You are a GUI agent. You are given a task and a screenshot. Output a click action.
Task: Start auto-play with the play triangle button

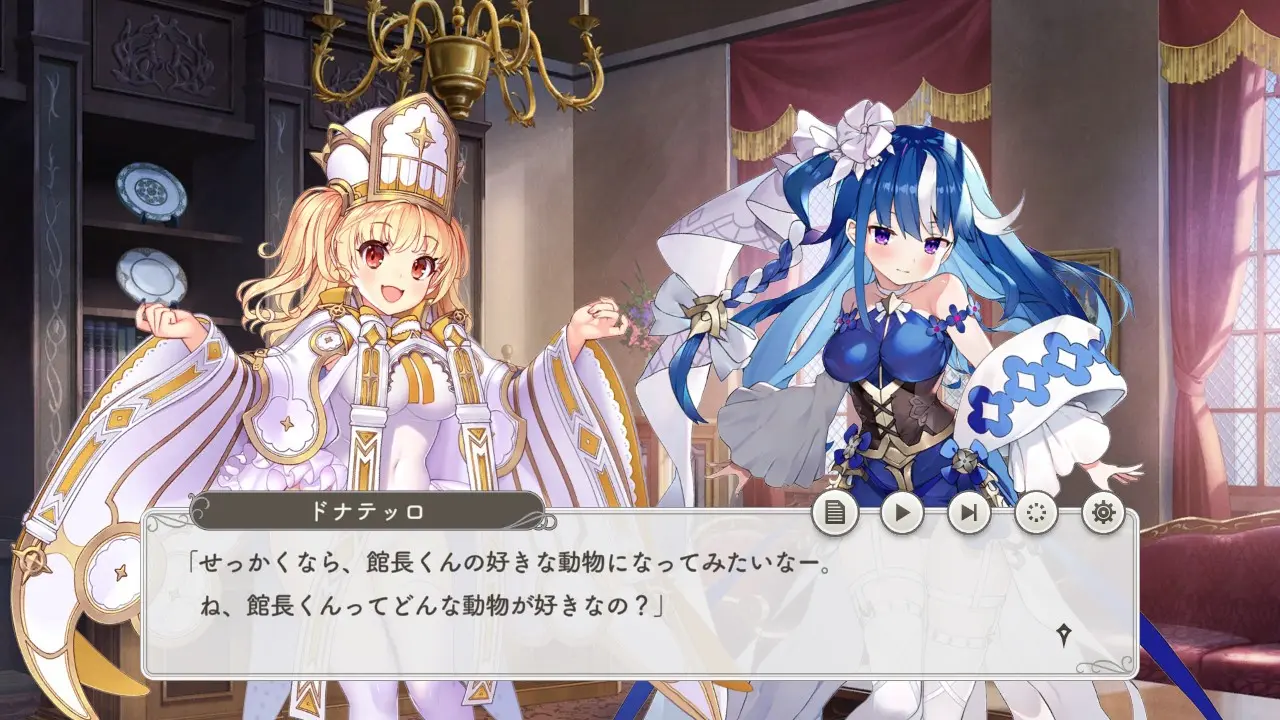coord(902,513)
